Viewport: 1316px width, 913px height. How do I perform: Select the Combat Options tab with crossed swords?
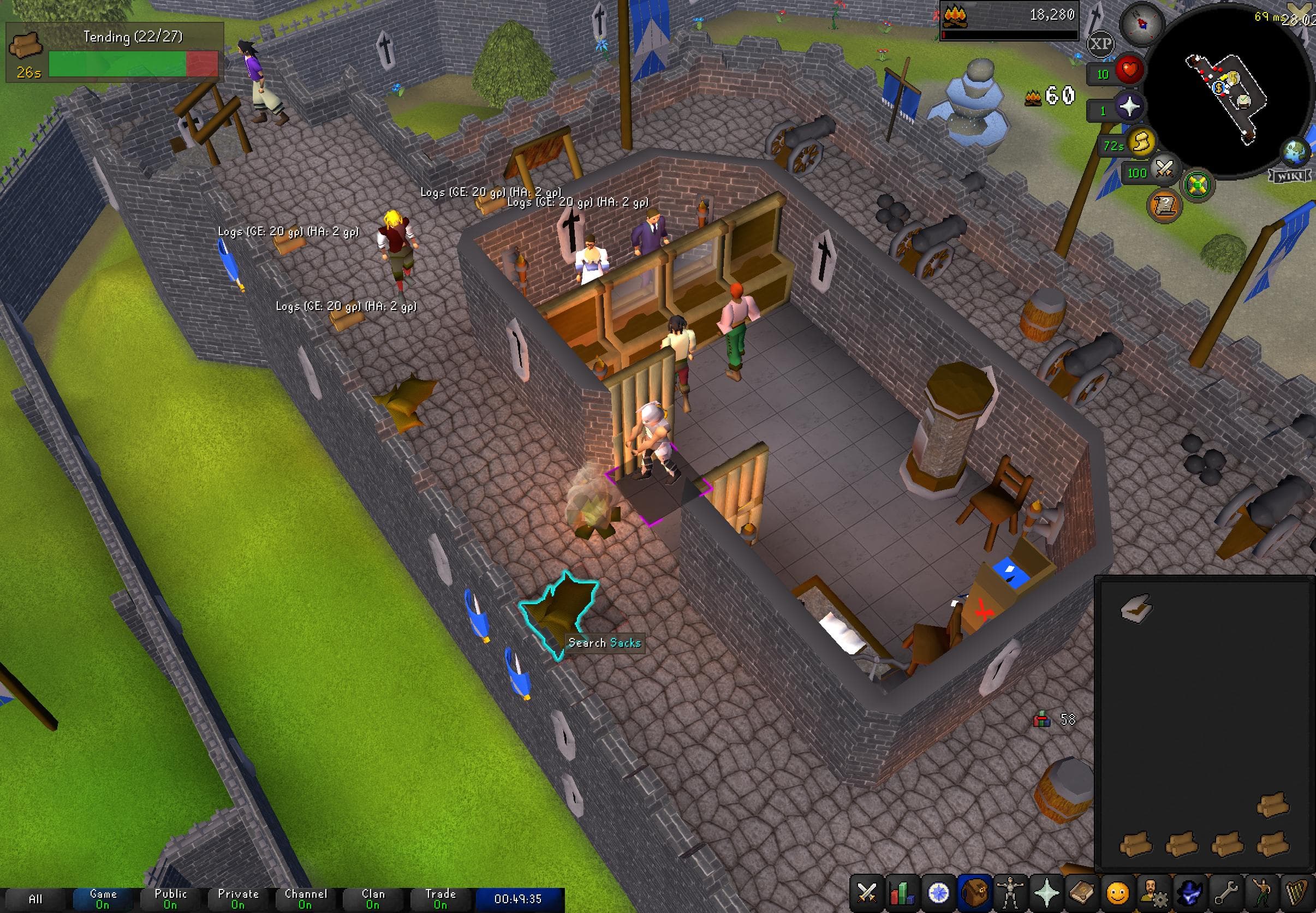(x=867, y=891)
